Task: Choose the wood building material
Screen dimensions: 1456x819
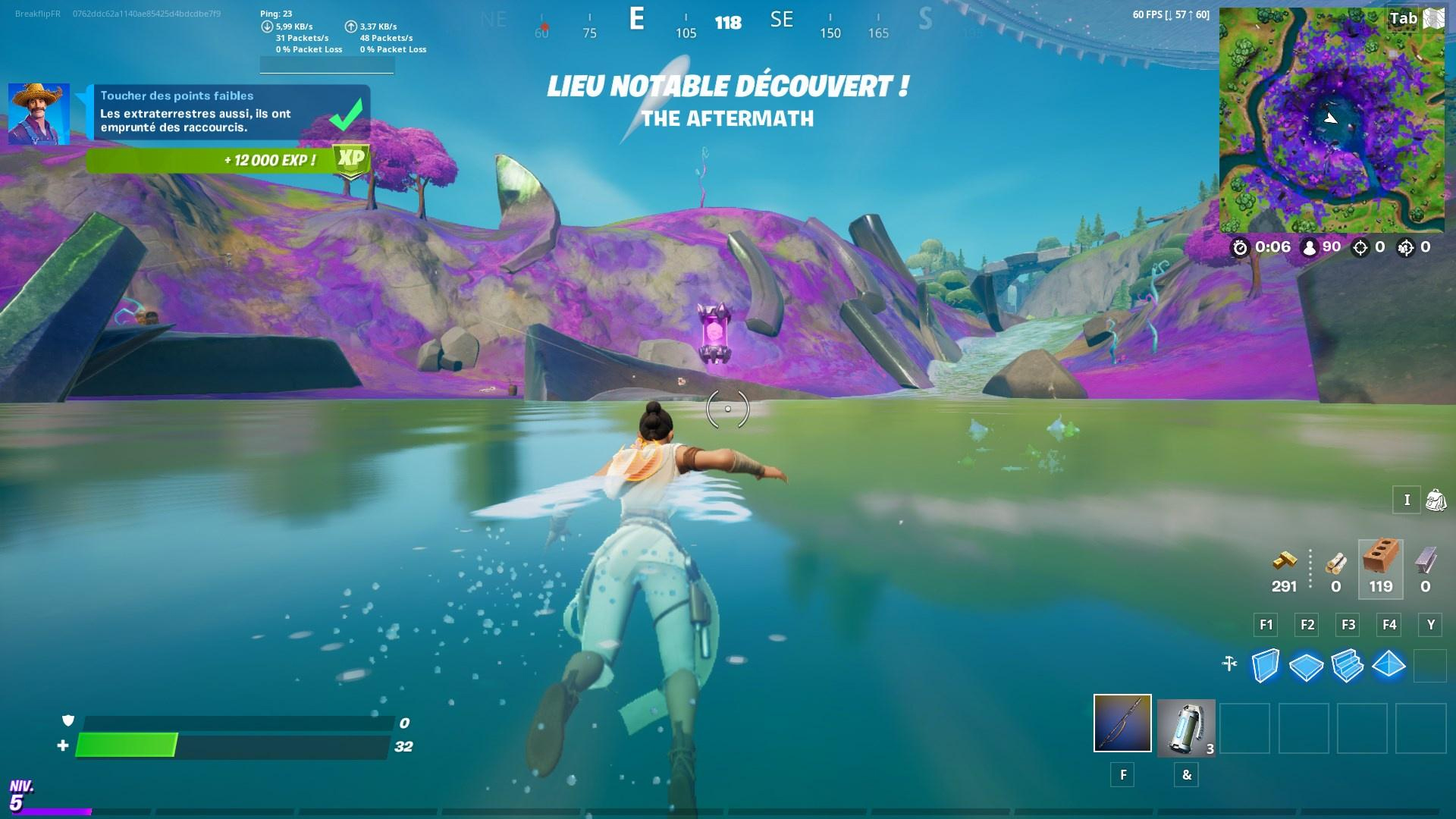Action: click(x=1335, y=563)
